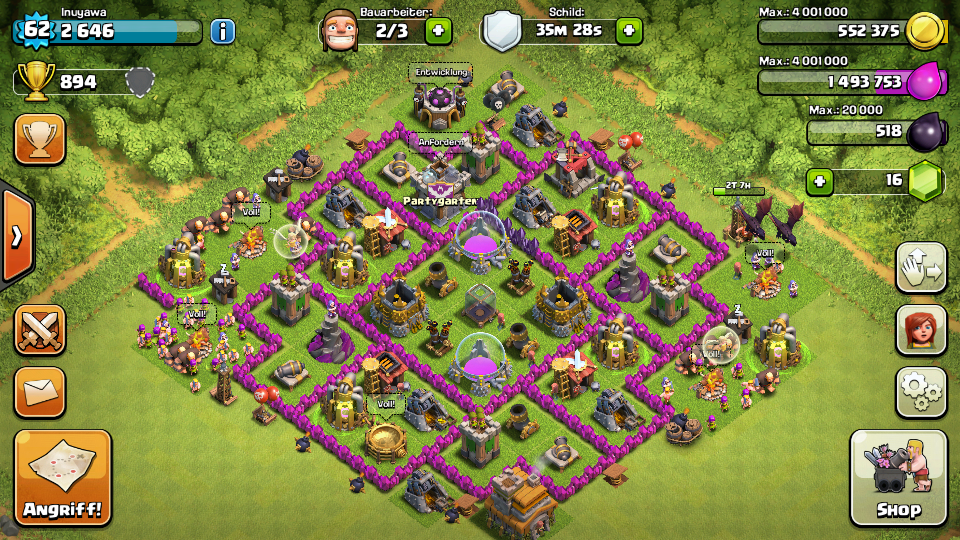Open the settings gear button
Image resolution: width=960 pixels, height=540 pixels.
(x=921, y=392)
